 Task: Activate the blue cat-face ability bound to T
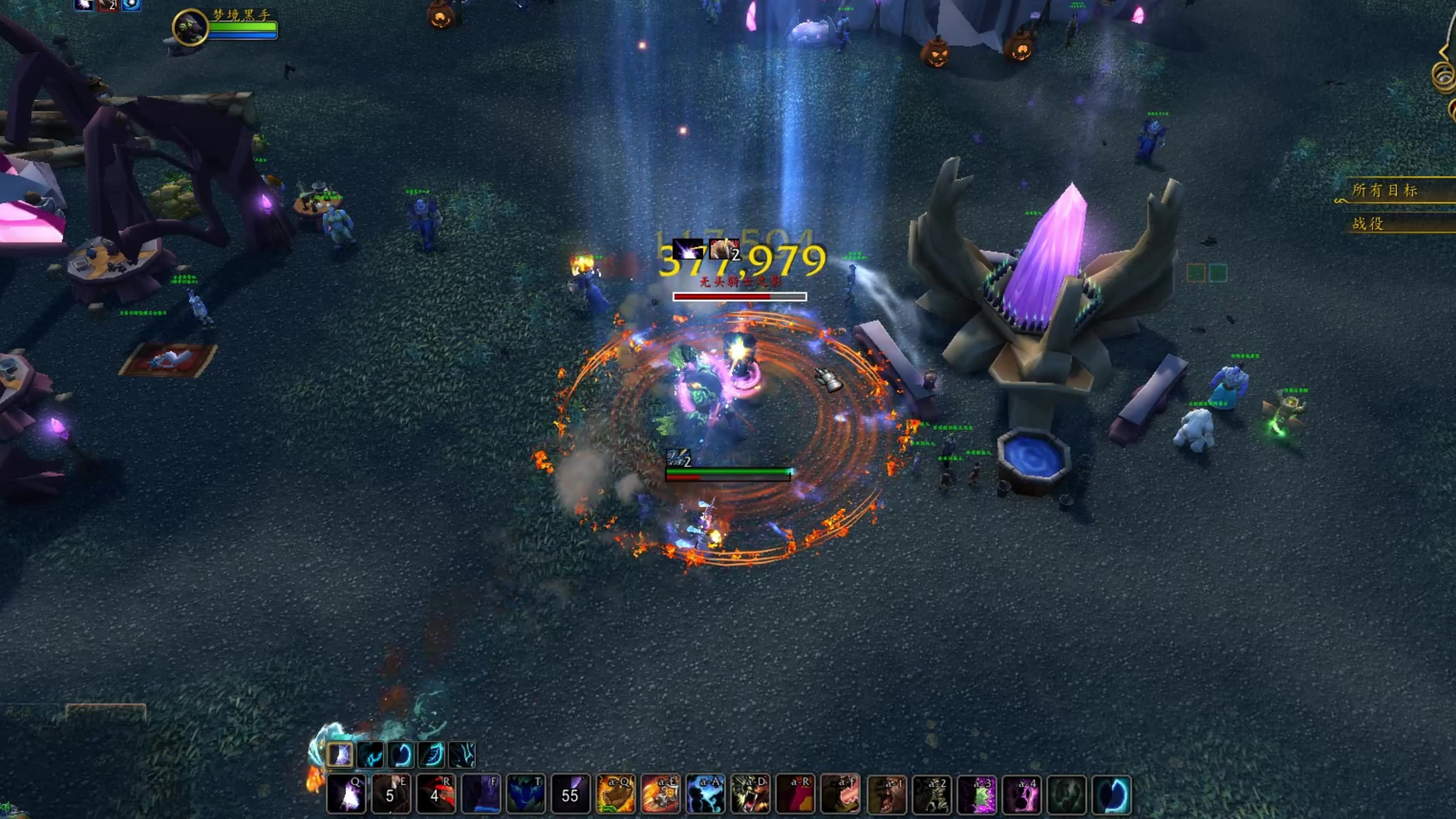tap(526, 794)
